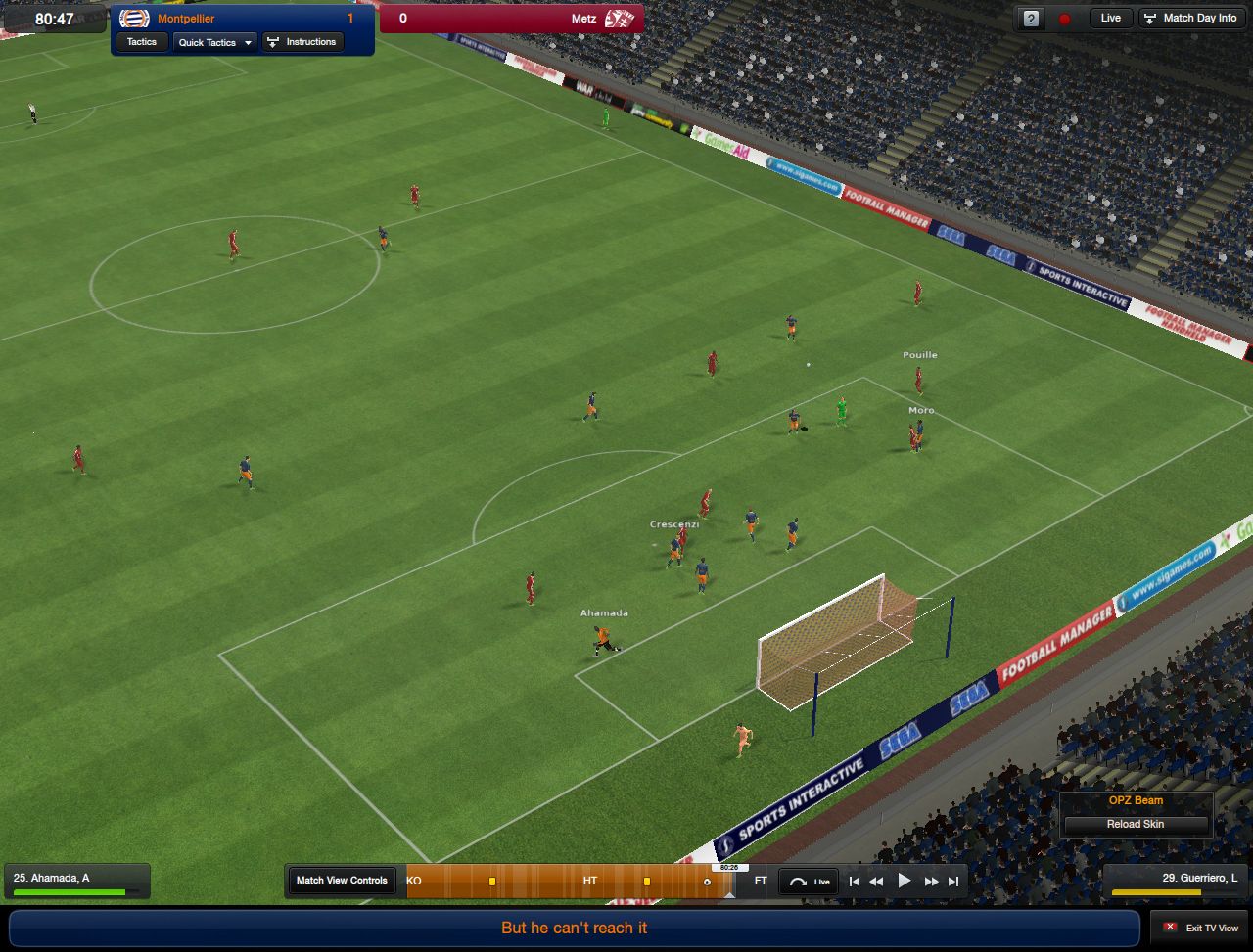Click the question mark help button
Viewport: 1253px width, 952px height.
[x=1031, y=19]
